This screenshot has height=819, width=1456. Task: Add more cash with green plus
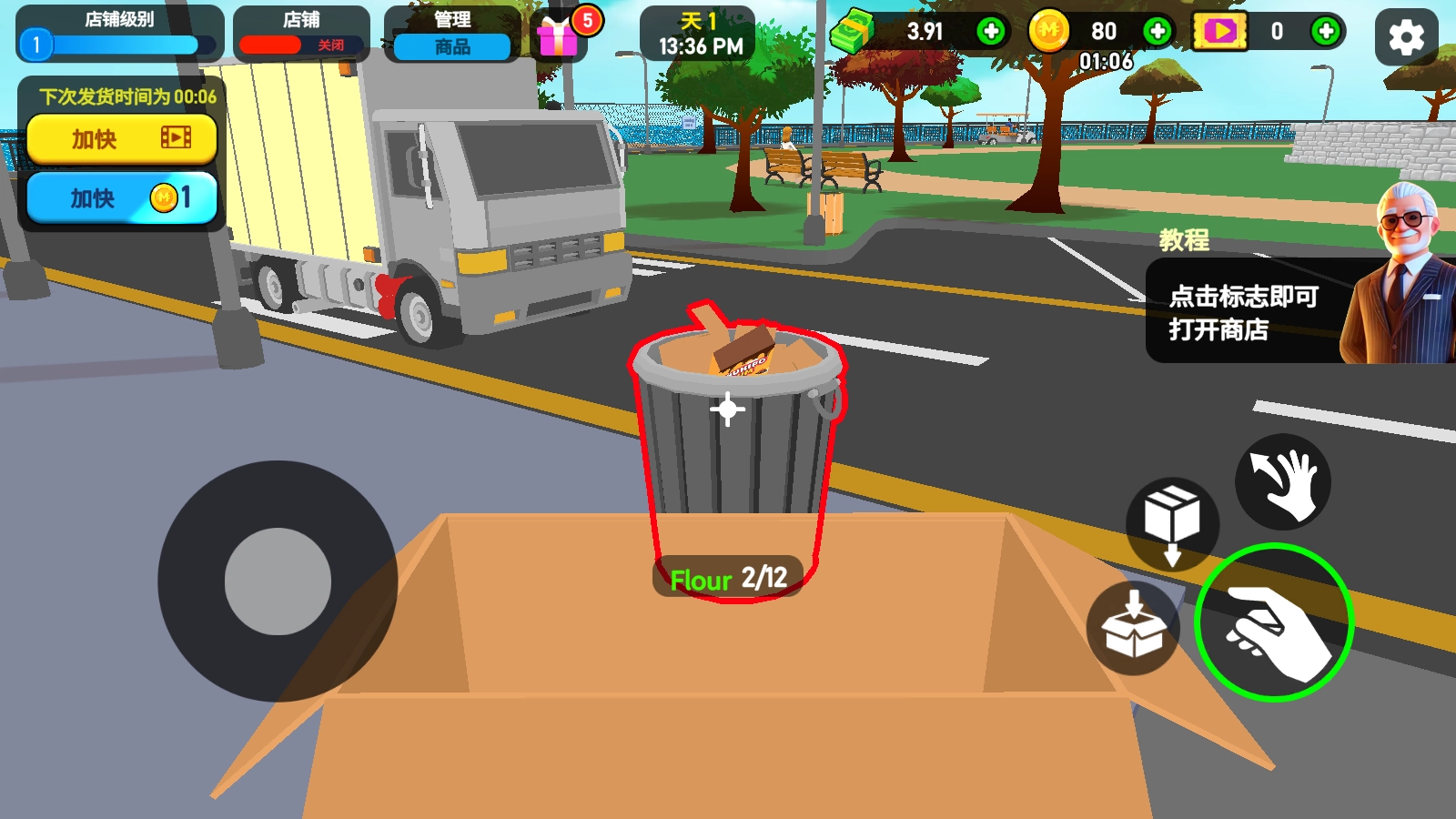coord(990,32)
